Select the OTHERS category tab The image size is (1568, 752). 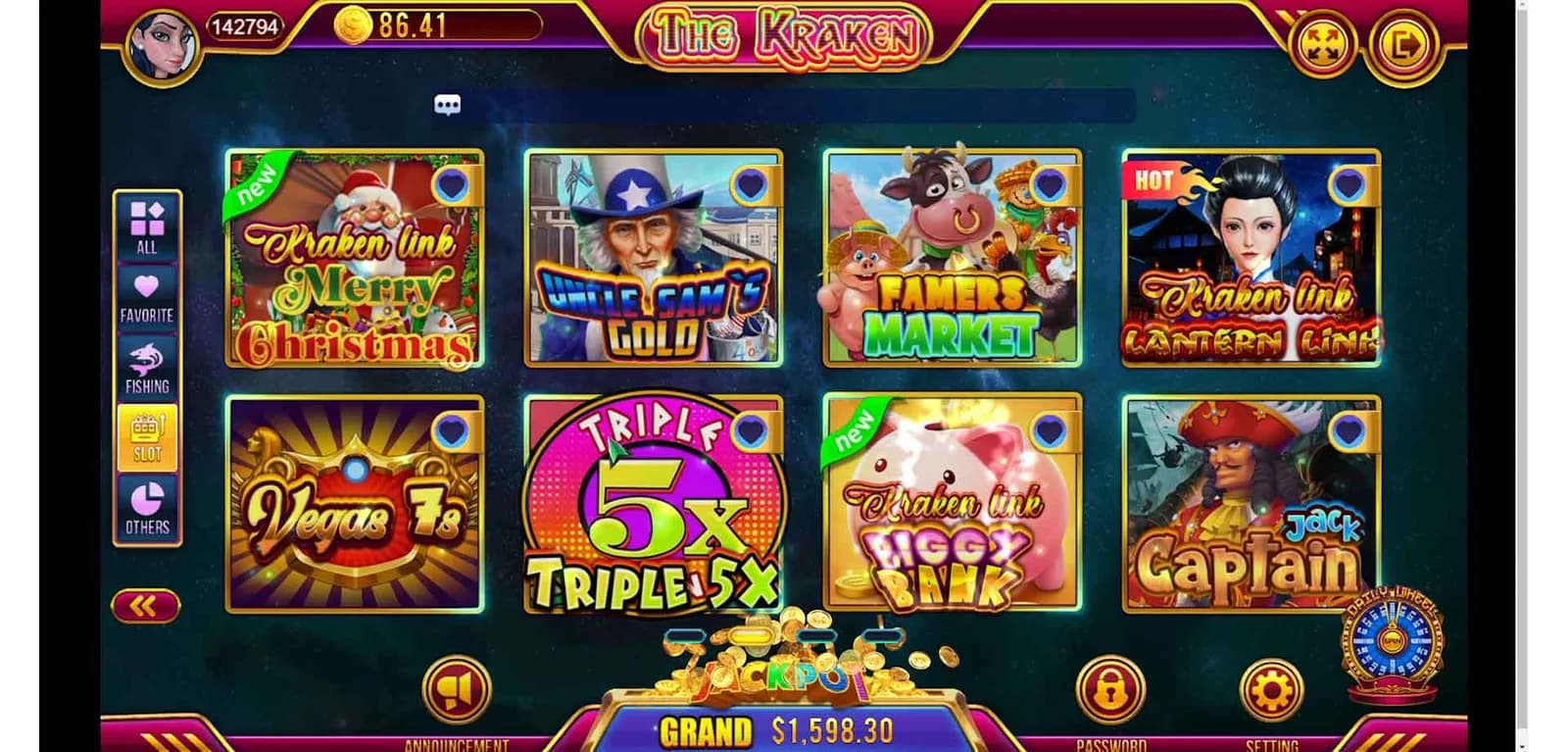(x=145, y=500)
